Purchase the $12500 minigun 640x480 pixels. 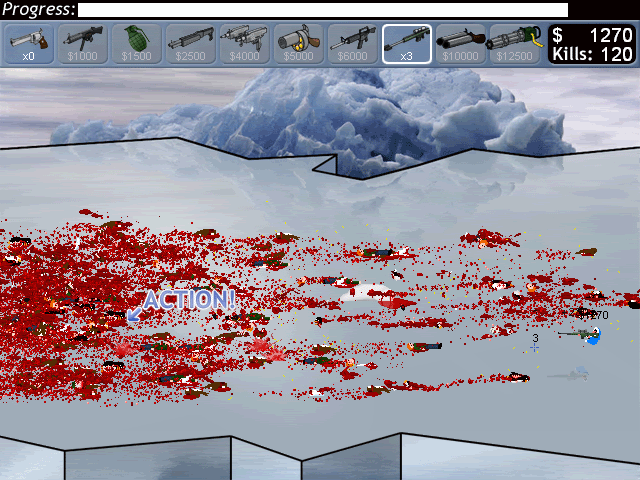point(515,44)
